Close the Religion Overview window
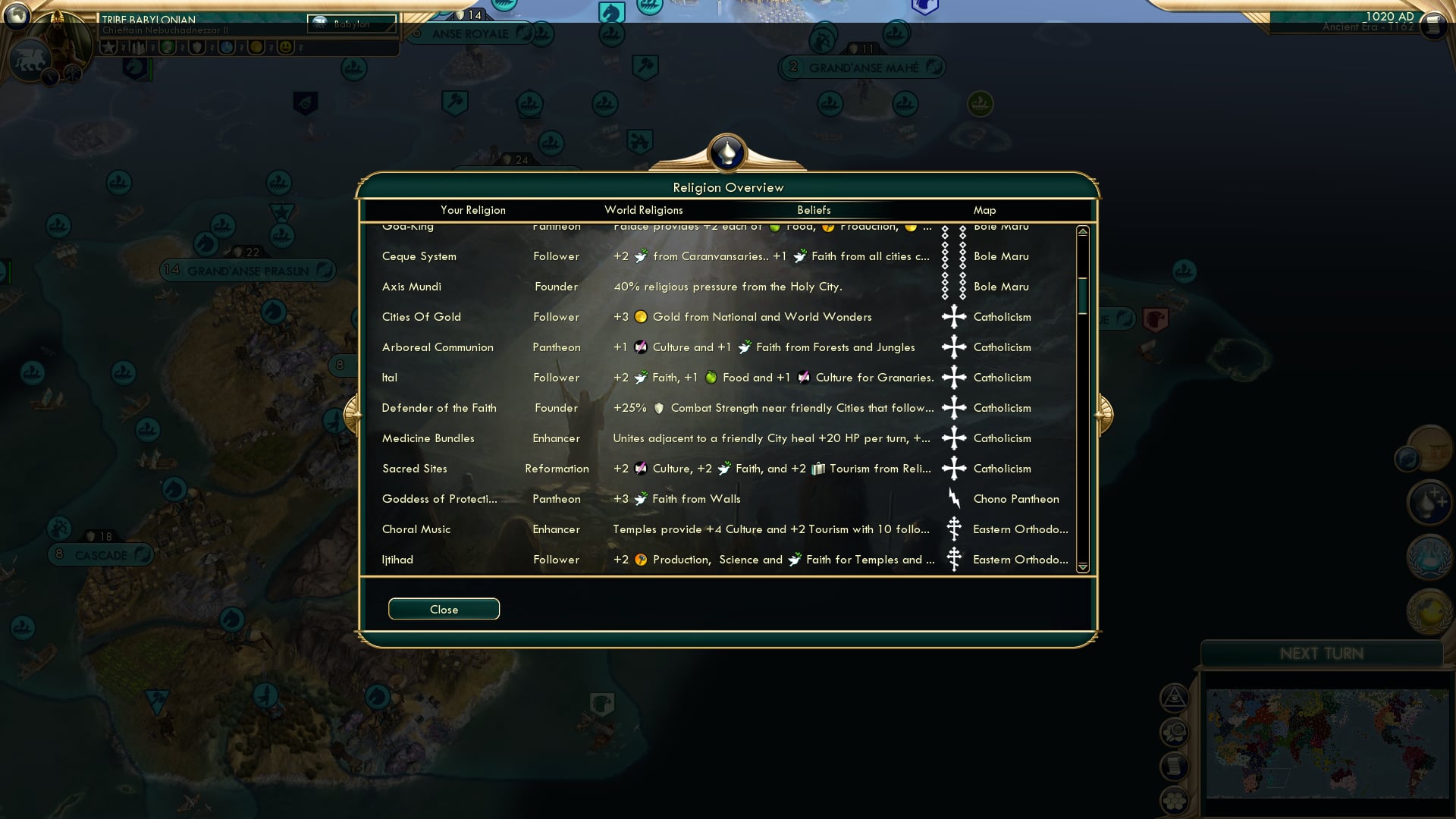1456x819 pixels. [444, 608]
